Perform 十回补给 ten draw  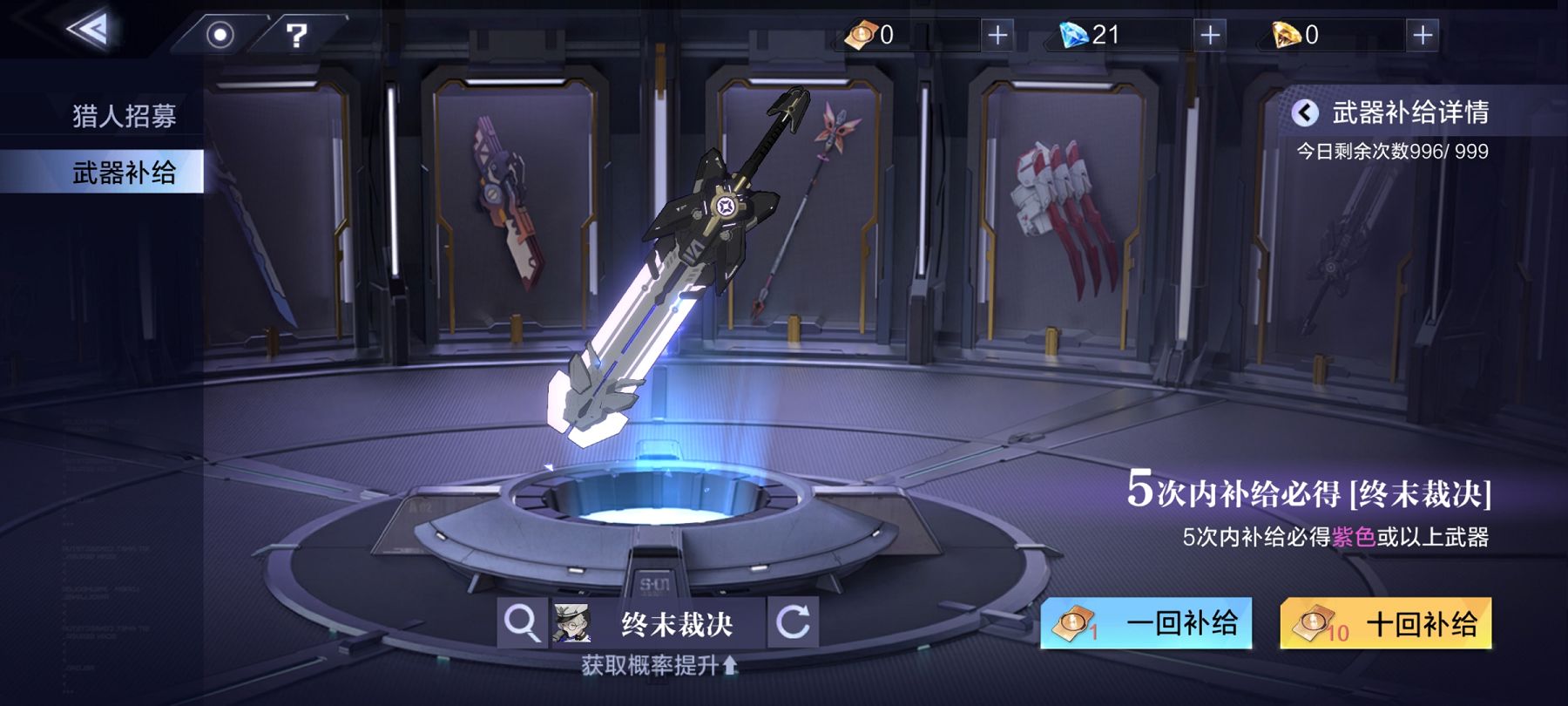click(1386, 623)
